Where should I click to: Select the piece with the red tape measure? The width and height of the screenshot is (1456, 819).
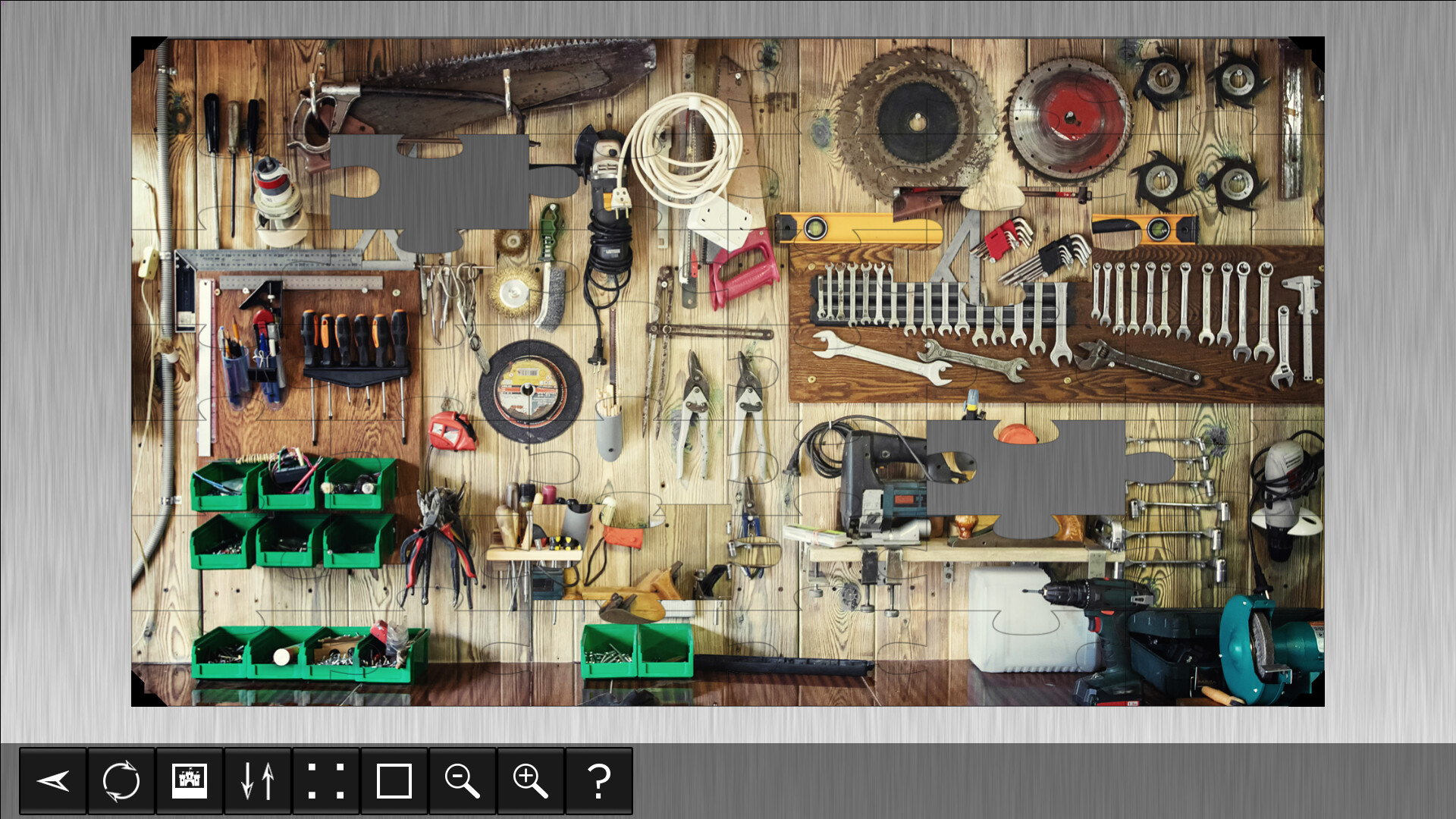pyautogui.click(x=453, y=432)
